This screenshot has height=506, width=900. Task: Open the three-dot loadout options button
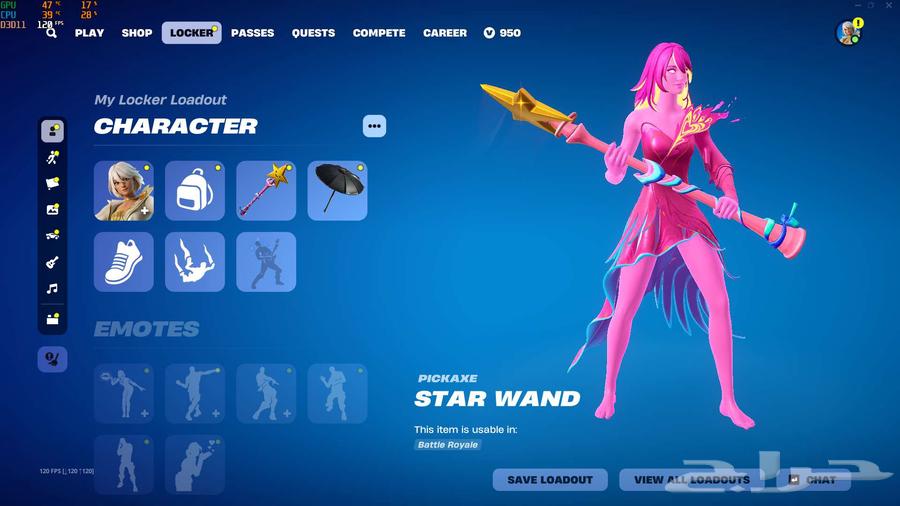point(374,126)
